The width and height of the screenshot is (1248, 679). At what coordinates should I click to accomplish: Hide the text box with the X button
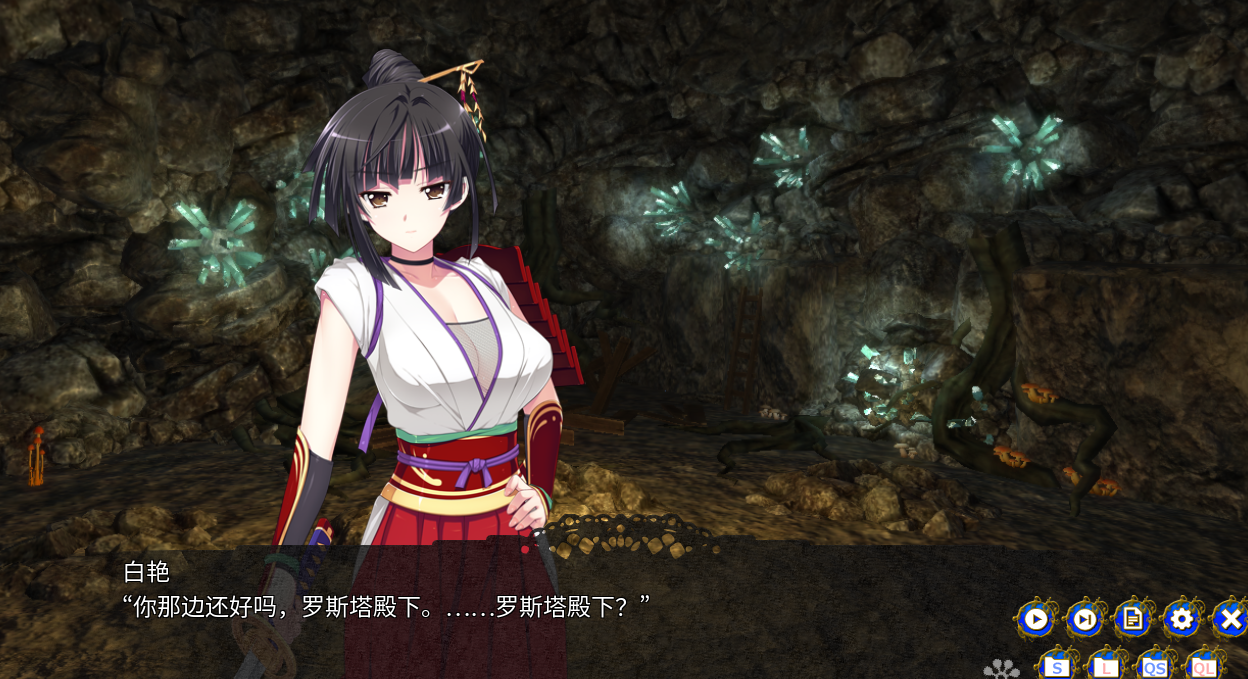pos(1230,620)
